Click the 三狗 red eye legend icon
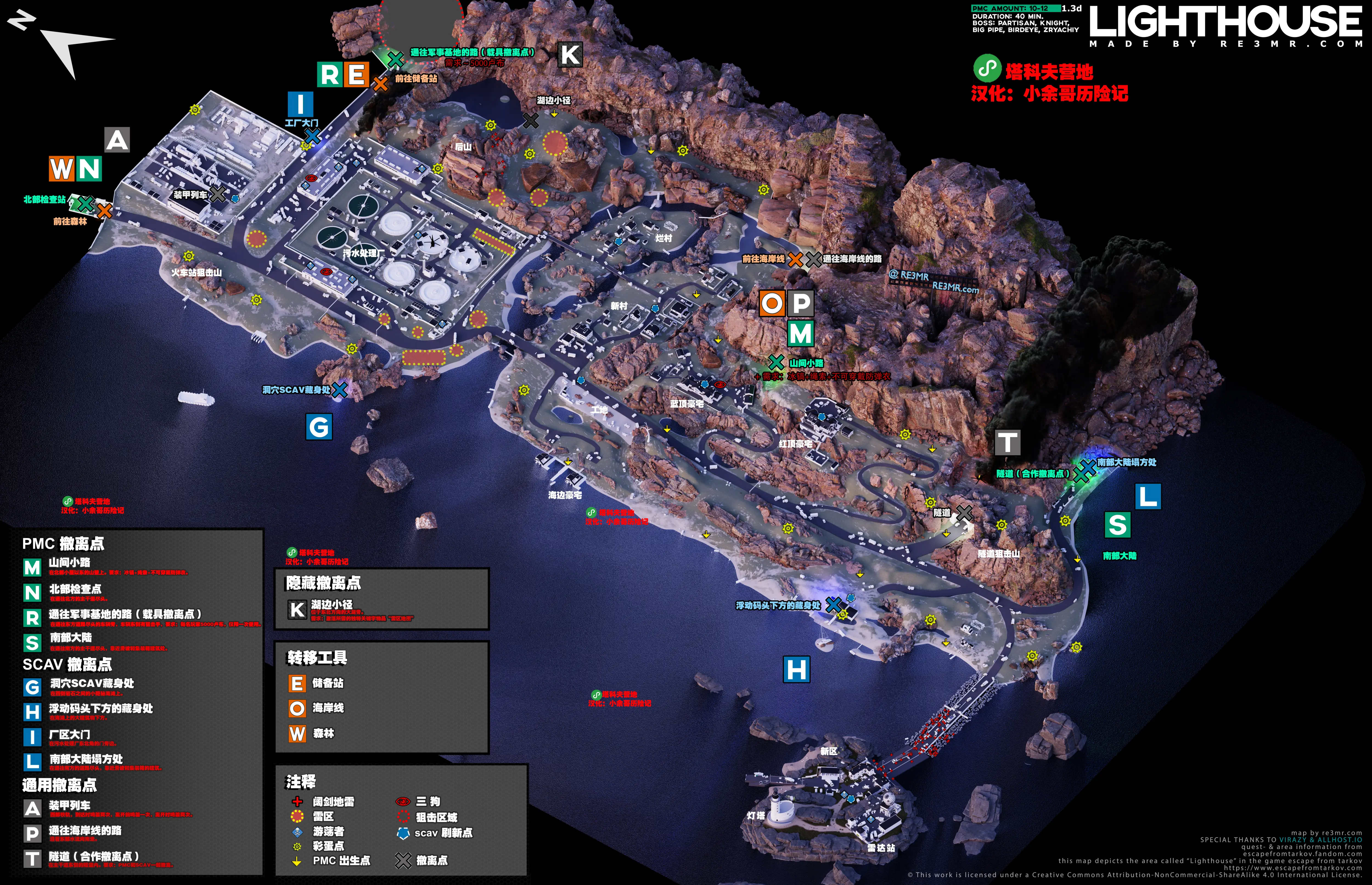1372x885 pixels. click(x=403, y=801)
